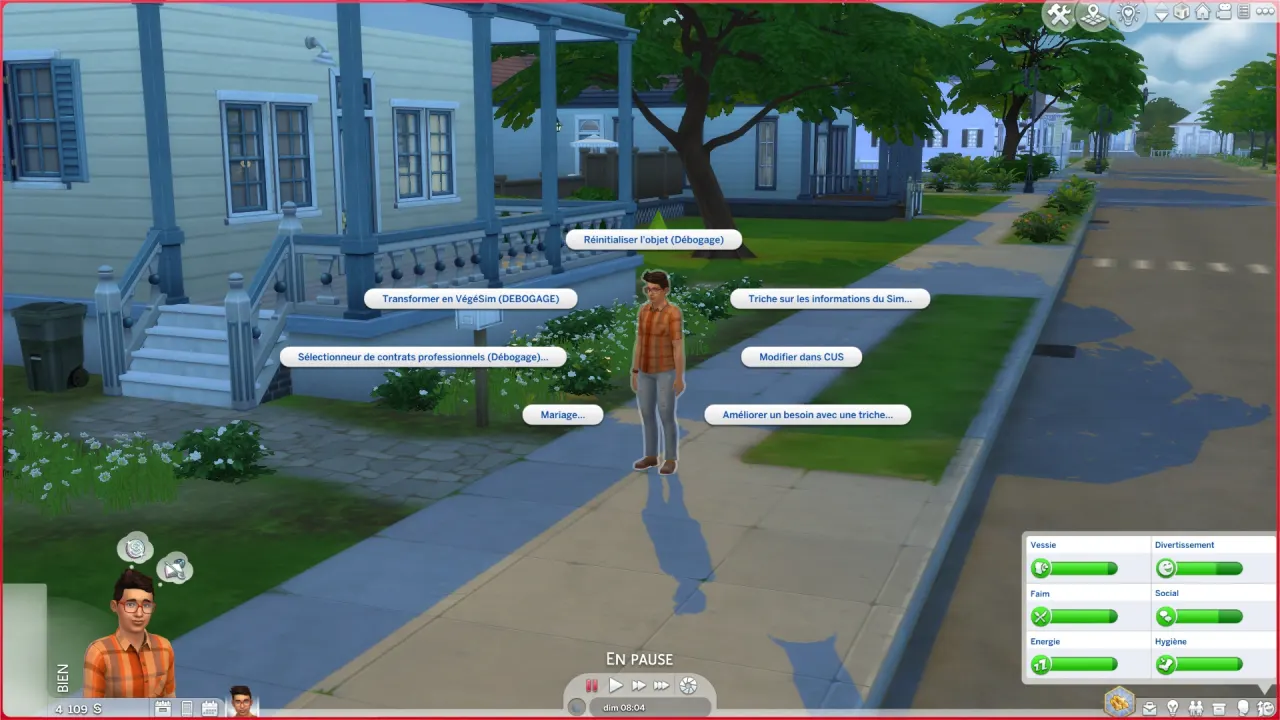Pause the game with the pause button
Screen dimensions: 1280x720
[x=591, y=685]
